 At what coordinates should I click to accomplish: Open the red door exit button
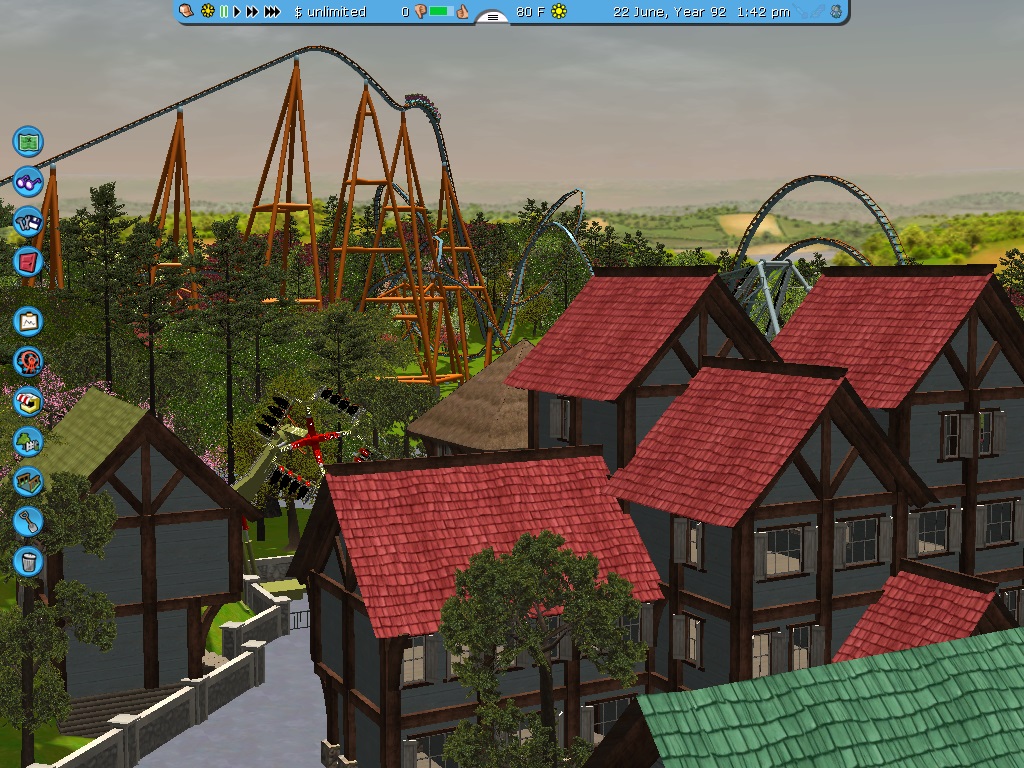[28, 262]
